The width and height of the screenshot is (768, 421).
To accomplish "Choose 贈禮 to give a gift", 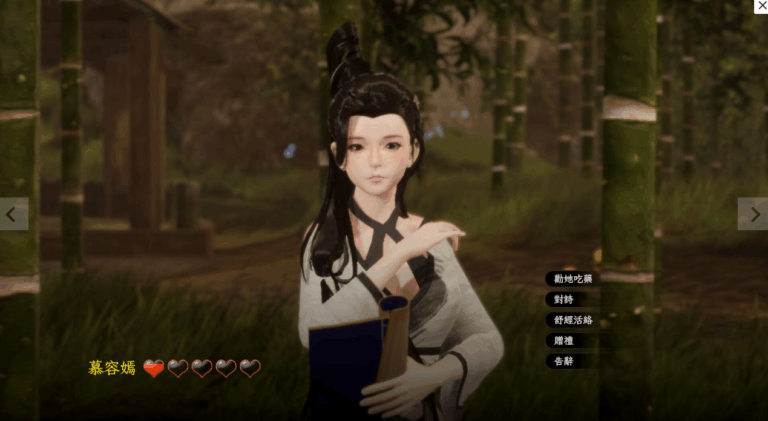I will 563,341.
